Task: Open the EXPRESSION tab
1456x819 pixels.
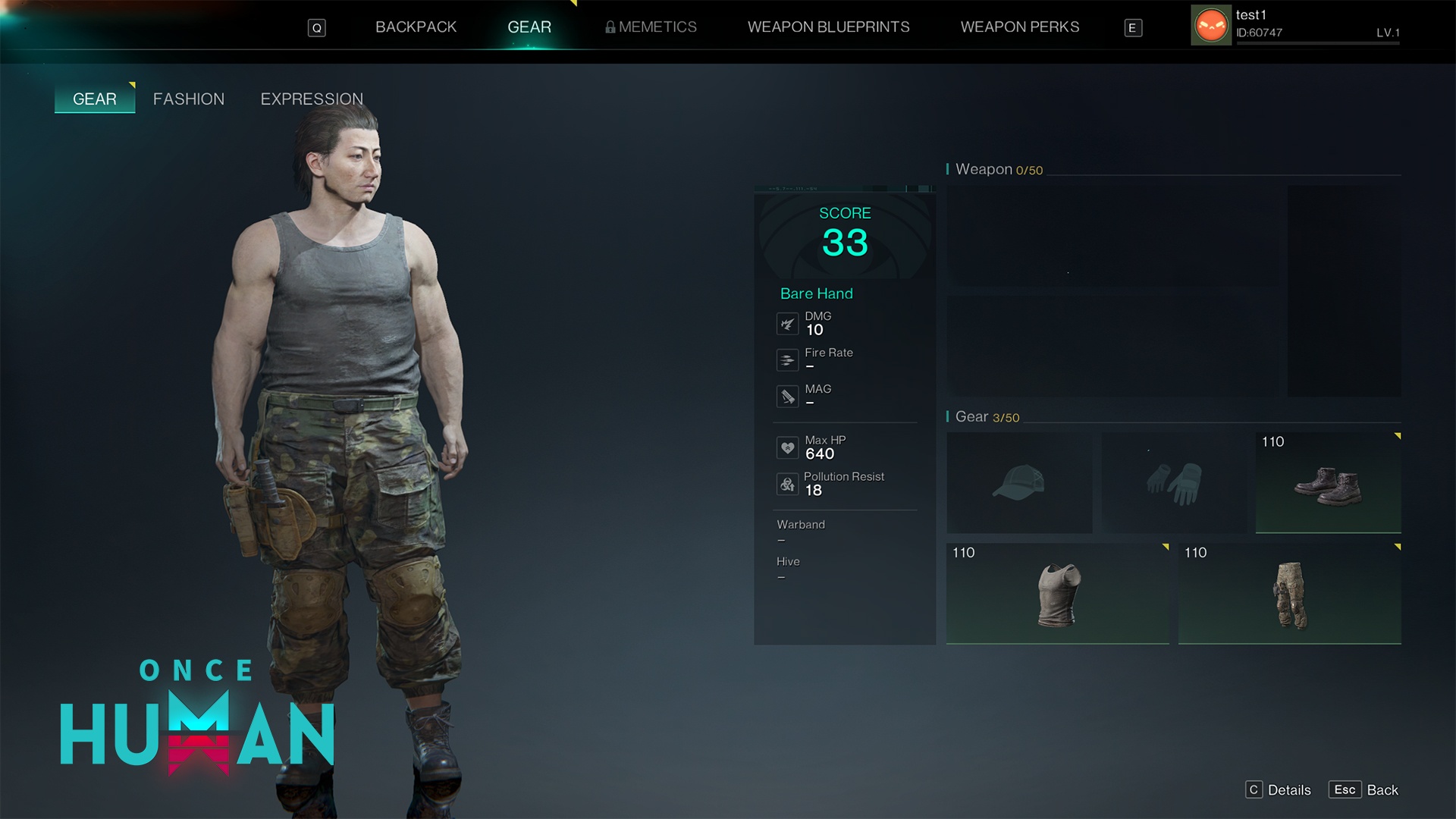Action: click(x=311, y=99)
